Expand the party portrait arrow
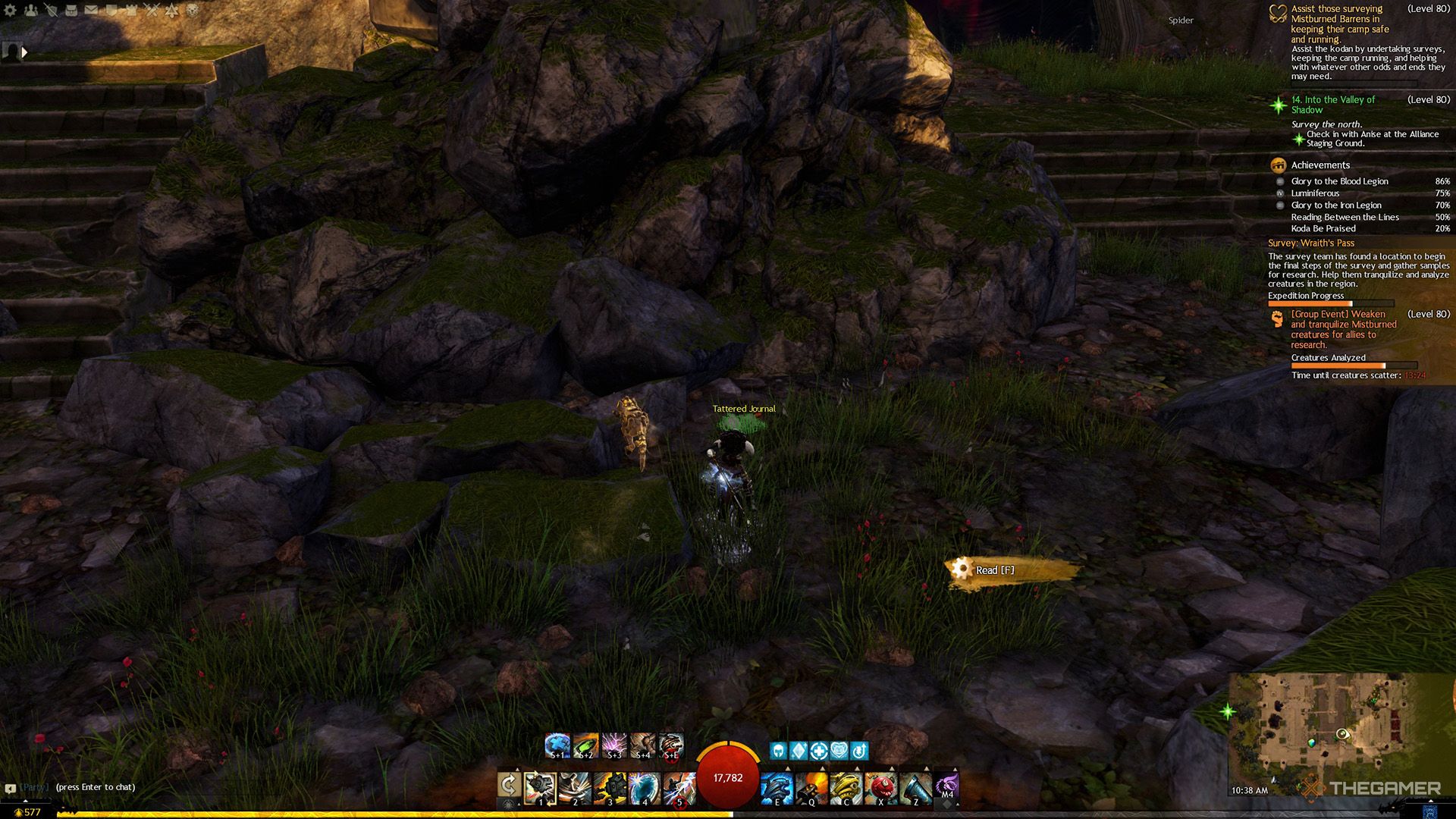Viewport: 1456px width, 819px height. click(24, 52)
